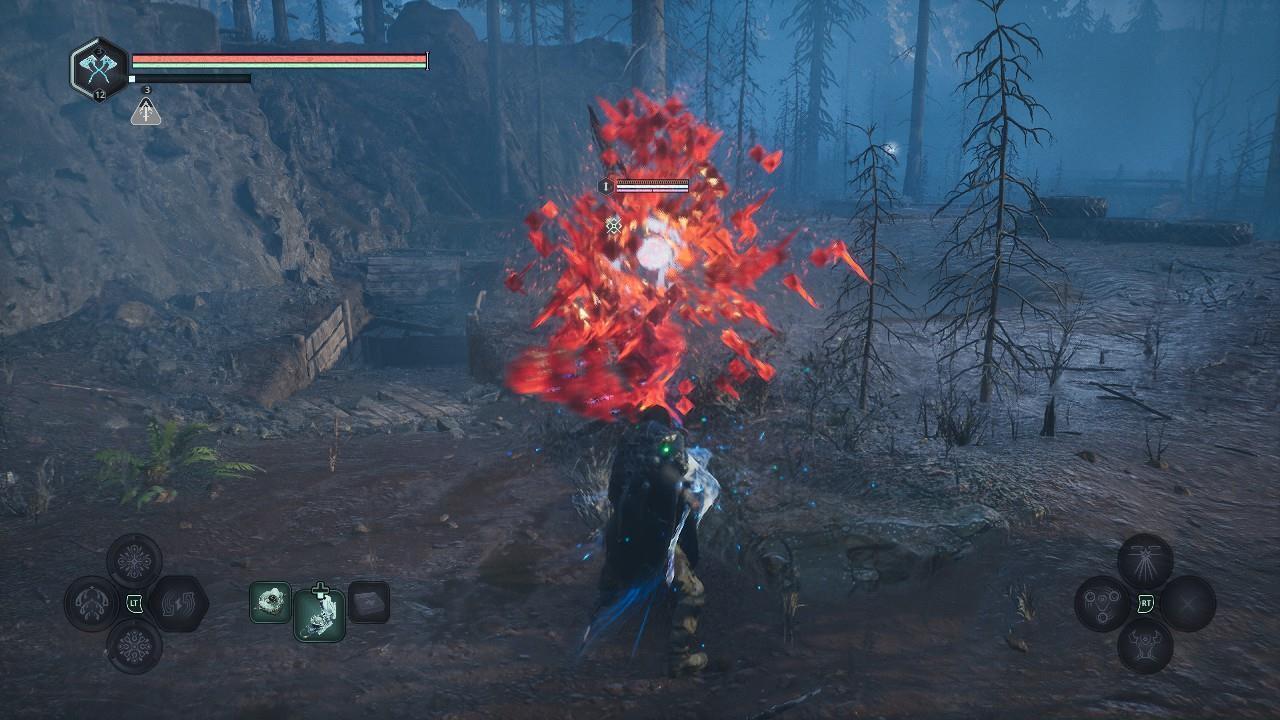Click the divine radiance ability atop the RT wheel

tap(1144, 560)
